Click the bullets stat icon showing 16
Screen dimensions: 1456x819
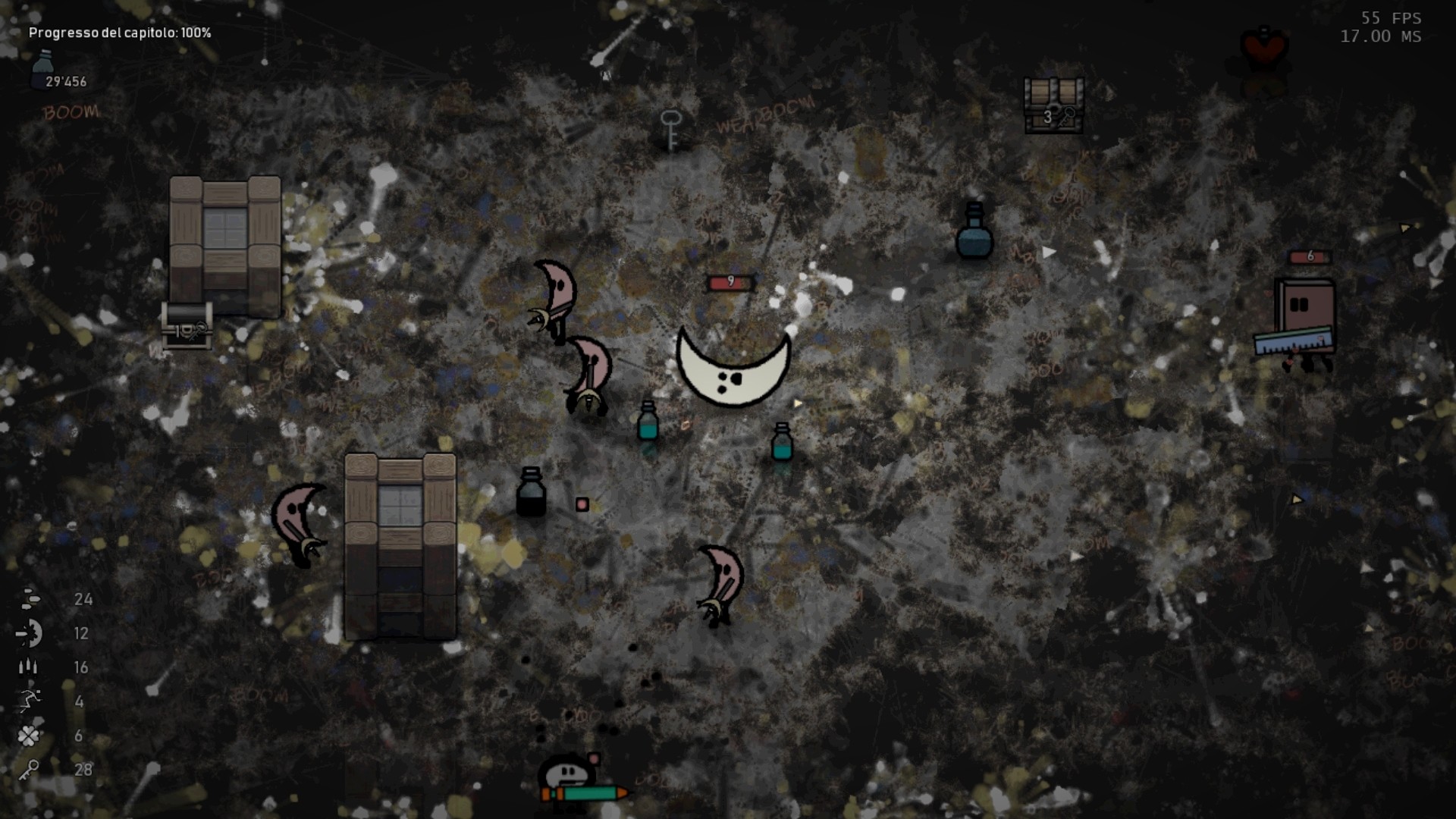click(x=27, y=667)
